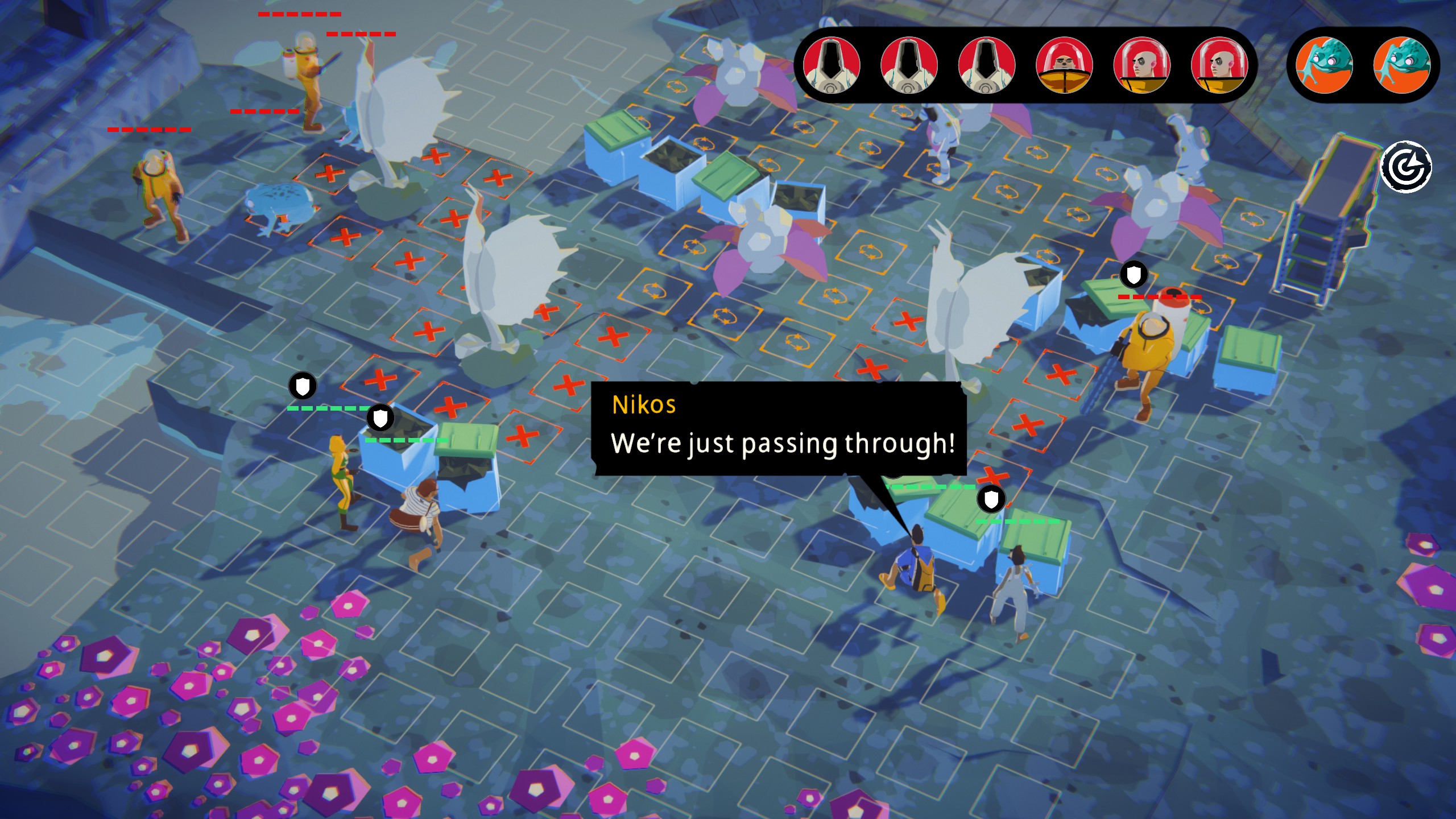Click the white spiral arrow button
The image size is (1456, 819).
pyautogui.click(x=1406, y=167)
